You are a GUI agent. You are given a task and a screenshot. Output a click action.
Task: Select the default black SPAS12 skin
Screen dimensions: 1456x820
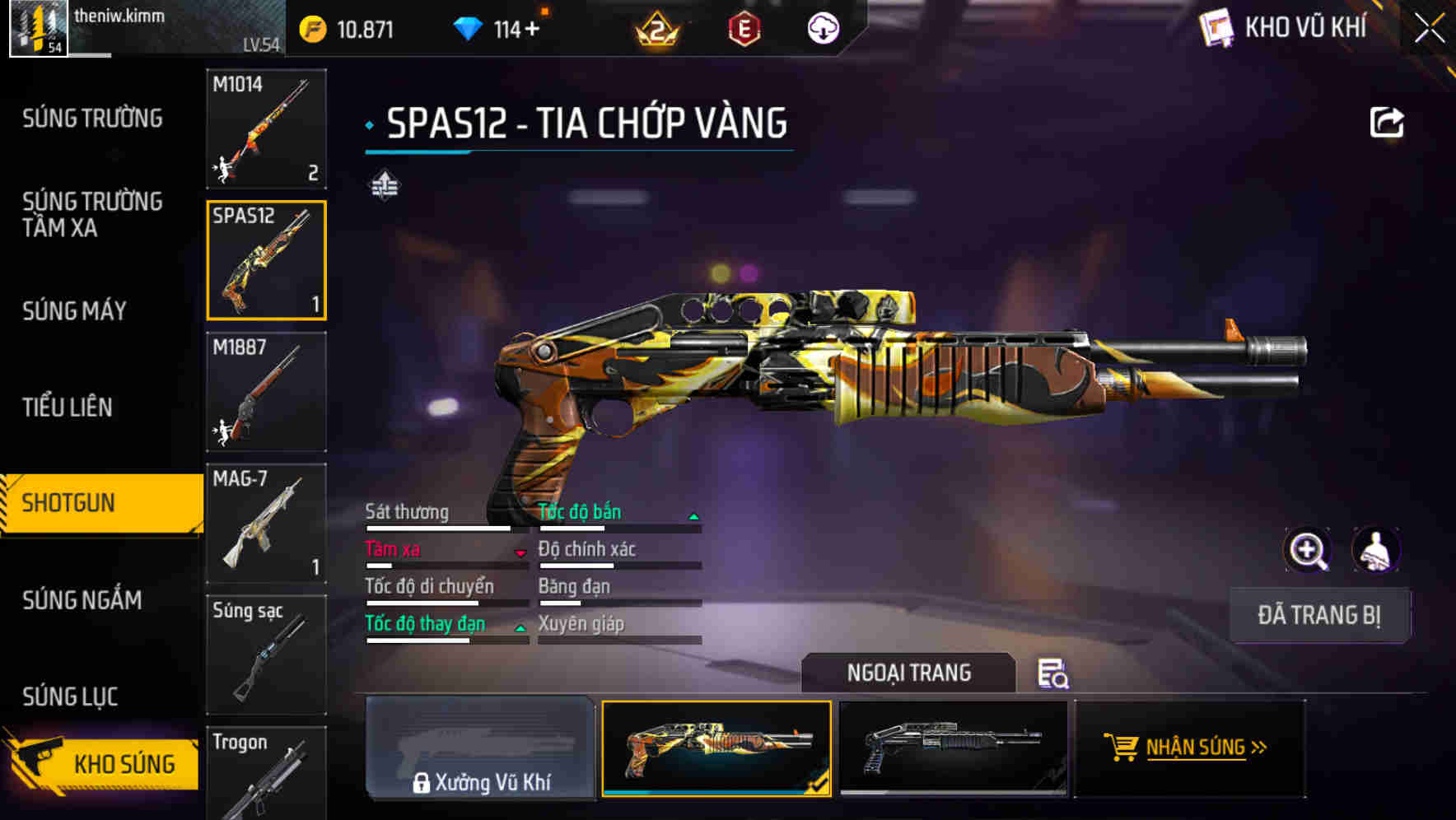[953, 748]
